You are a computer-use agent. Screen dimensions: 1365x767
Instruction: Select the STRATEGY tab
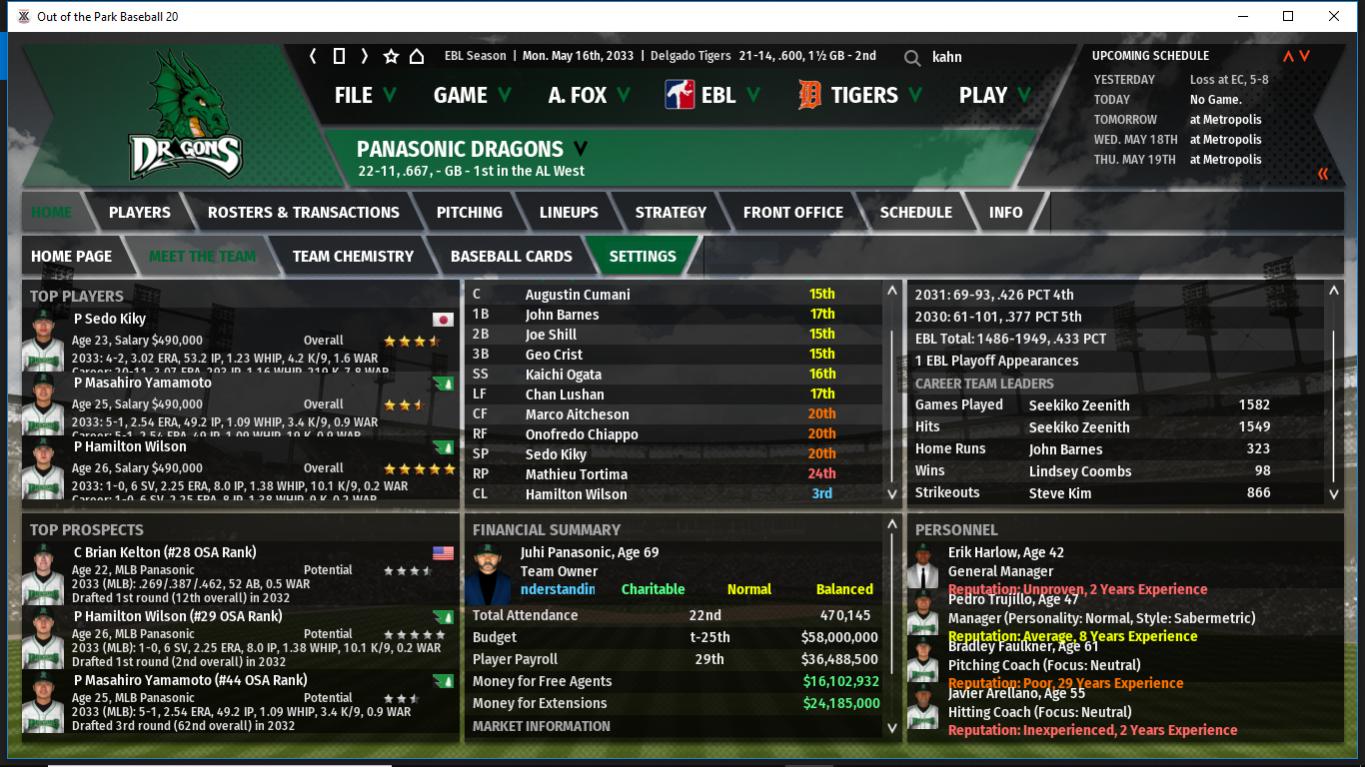pos(670,212)
